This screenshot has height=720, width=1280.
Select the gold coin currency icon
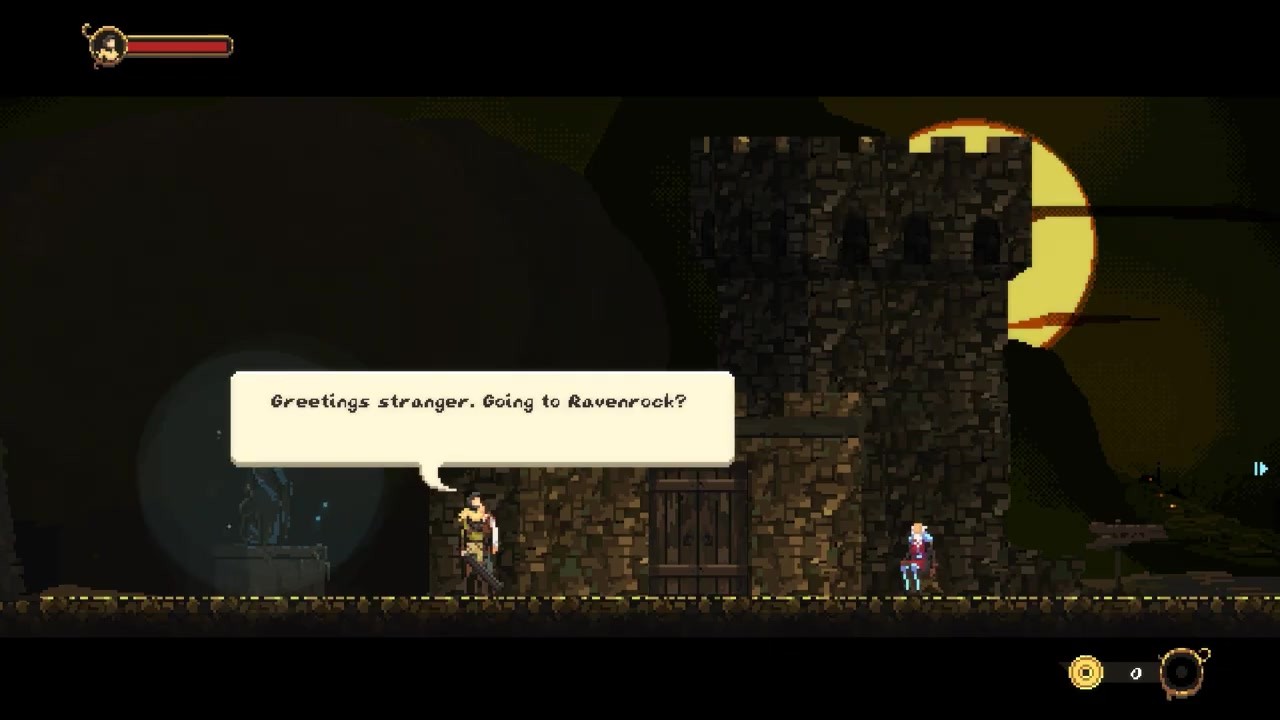(x=1085, y=672)
